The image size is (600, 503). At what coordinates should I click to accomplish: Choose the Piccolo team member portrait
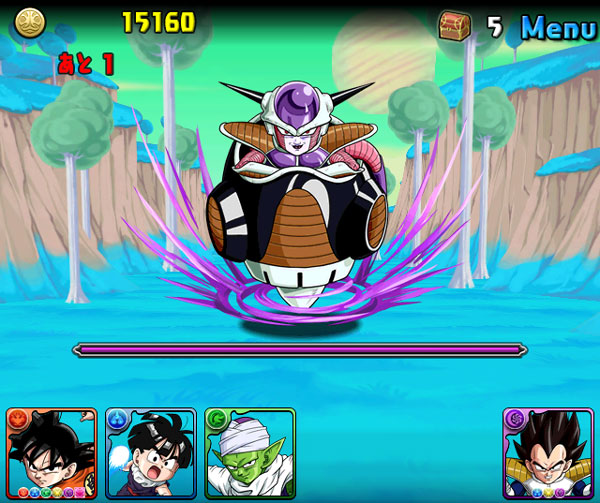[250, 453]
